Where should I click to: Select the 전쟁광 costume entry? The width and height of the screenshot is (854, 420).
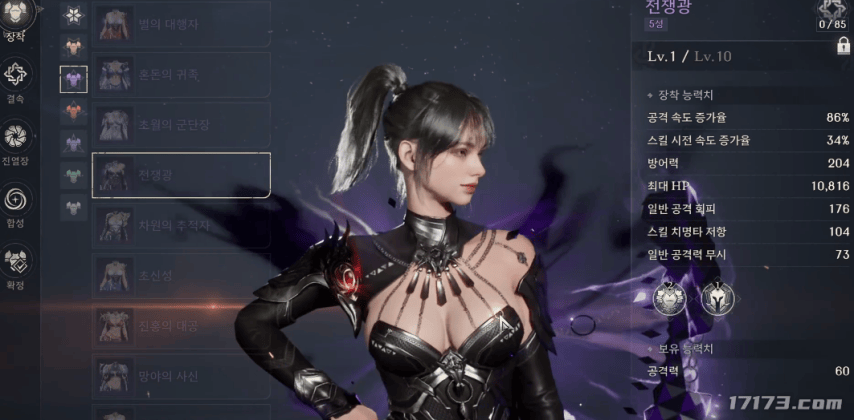[180, 174]
